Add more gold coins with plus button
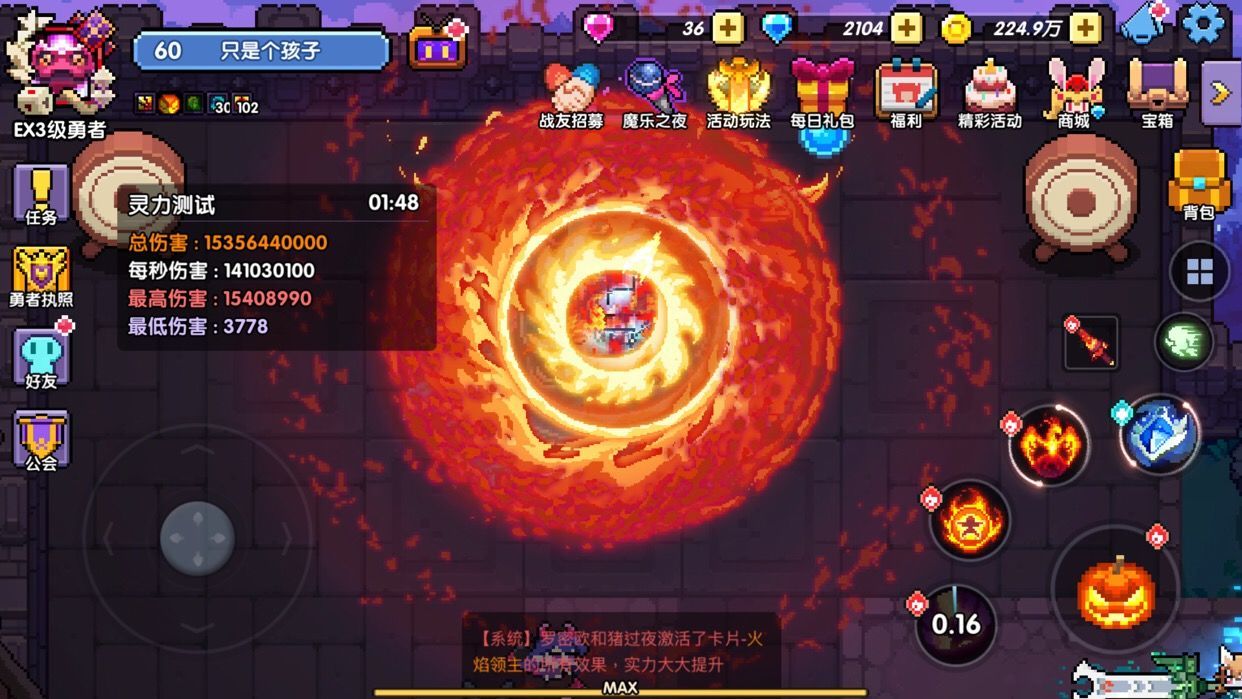1242x699 pixels. point(1085,28)
